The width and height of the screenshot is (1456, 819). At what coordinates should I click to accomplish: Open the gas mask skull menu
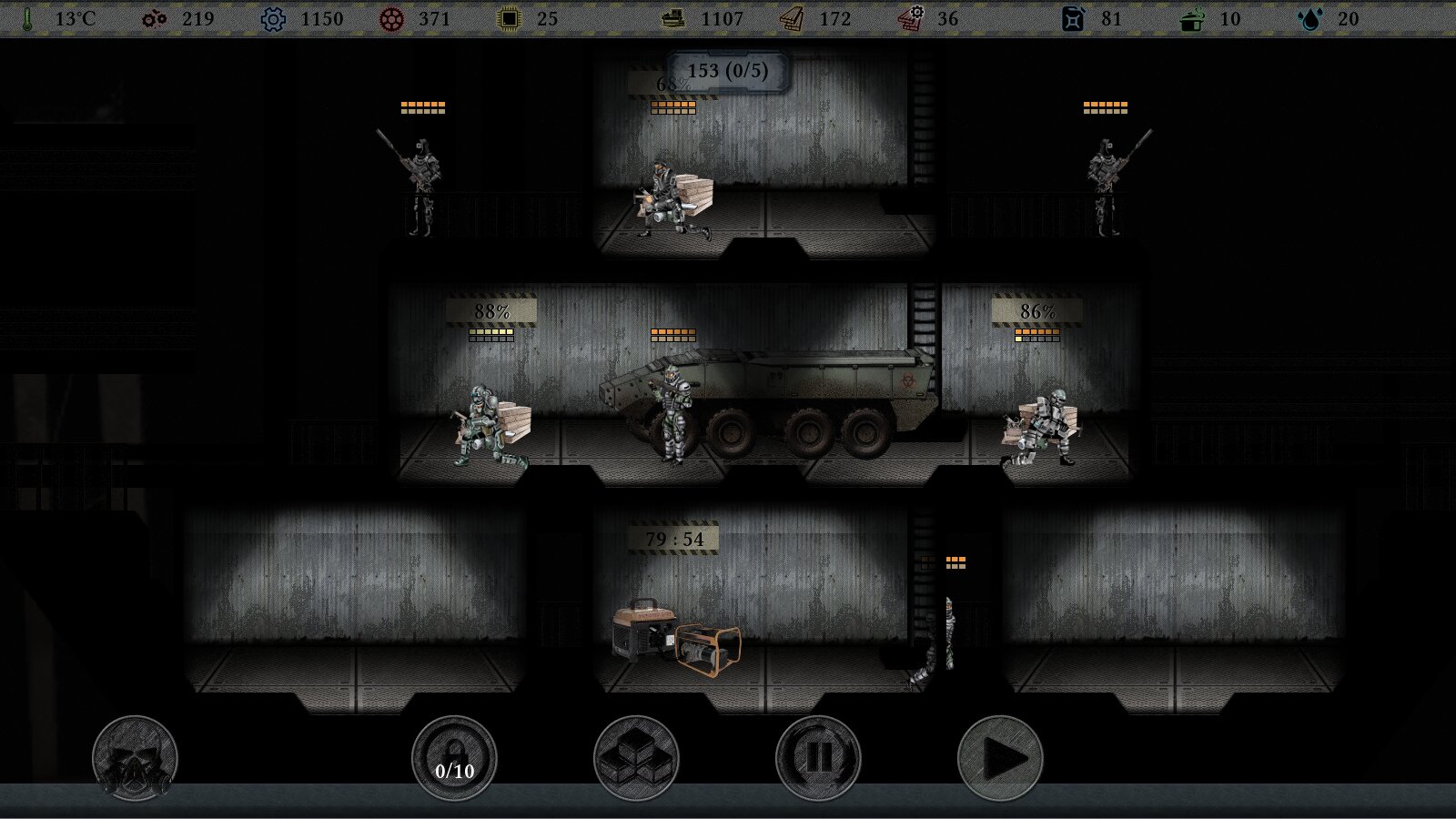tap(136, 758)
